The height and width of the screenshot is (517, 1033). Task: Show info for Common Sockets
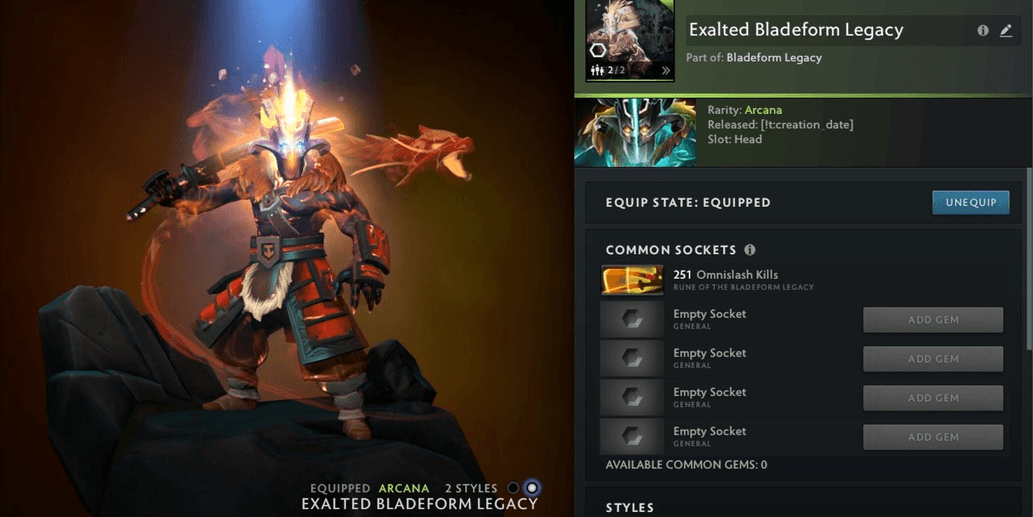pos(750,250)
